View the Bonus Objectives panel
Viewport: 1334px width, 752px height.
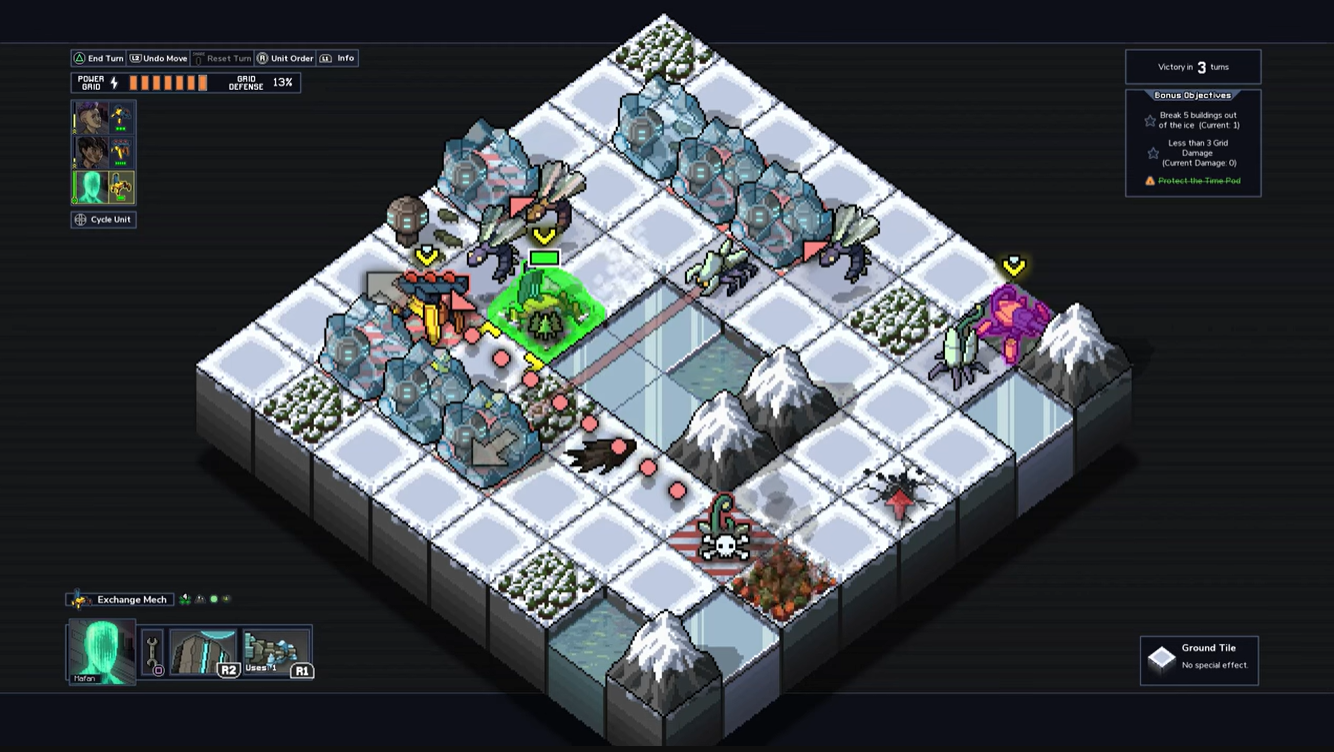[x=1192, y=142]
